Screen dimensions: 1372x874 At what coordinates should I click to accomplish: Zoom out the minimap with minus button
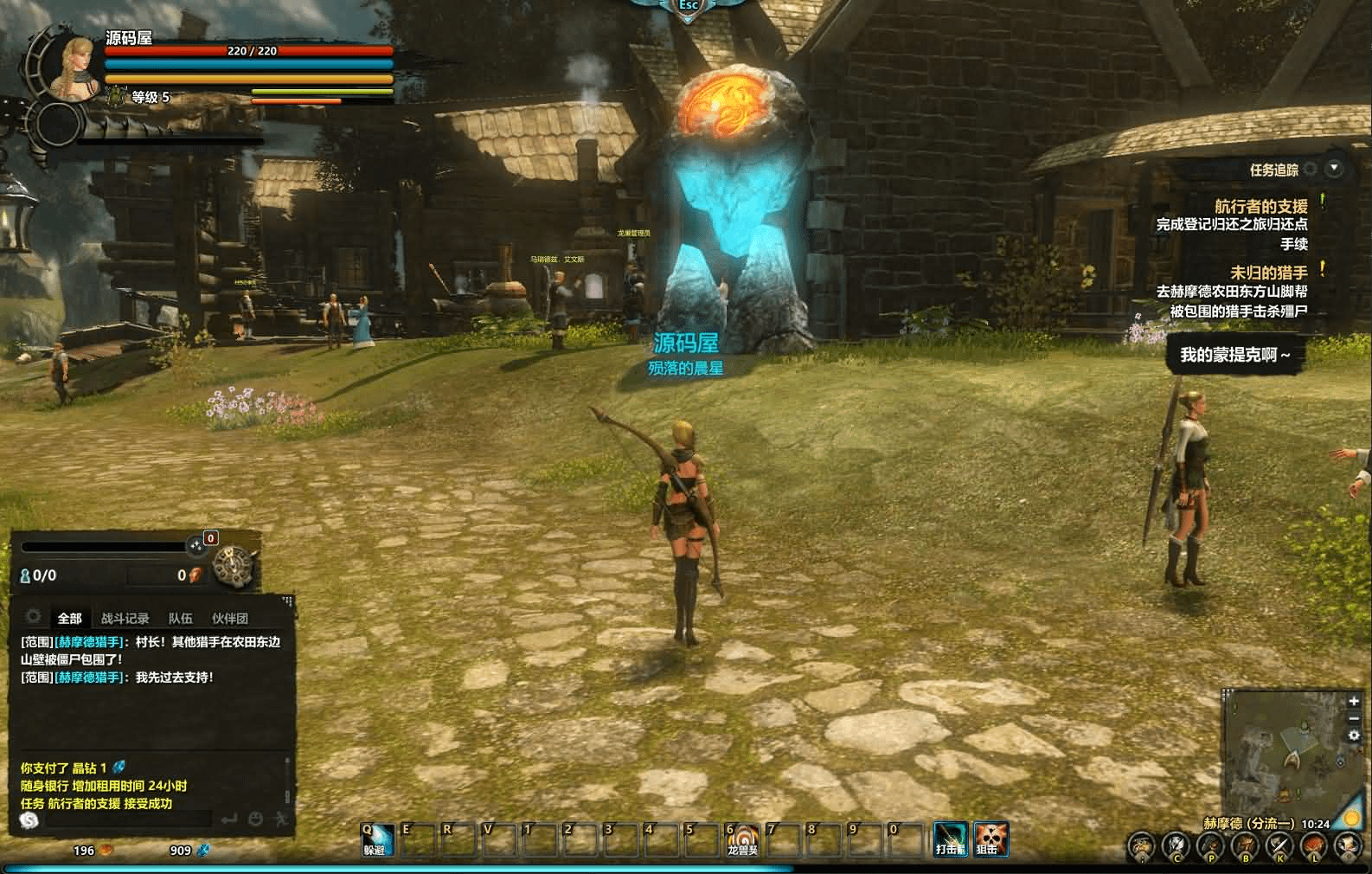1353,719
